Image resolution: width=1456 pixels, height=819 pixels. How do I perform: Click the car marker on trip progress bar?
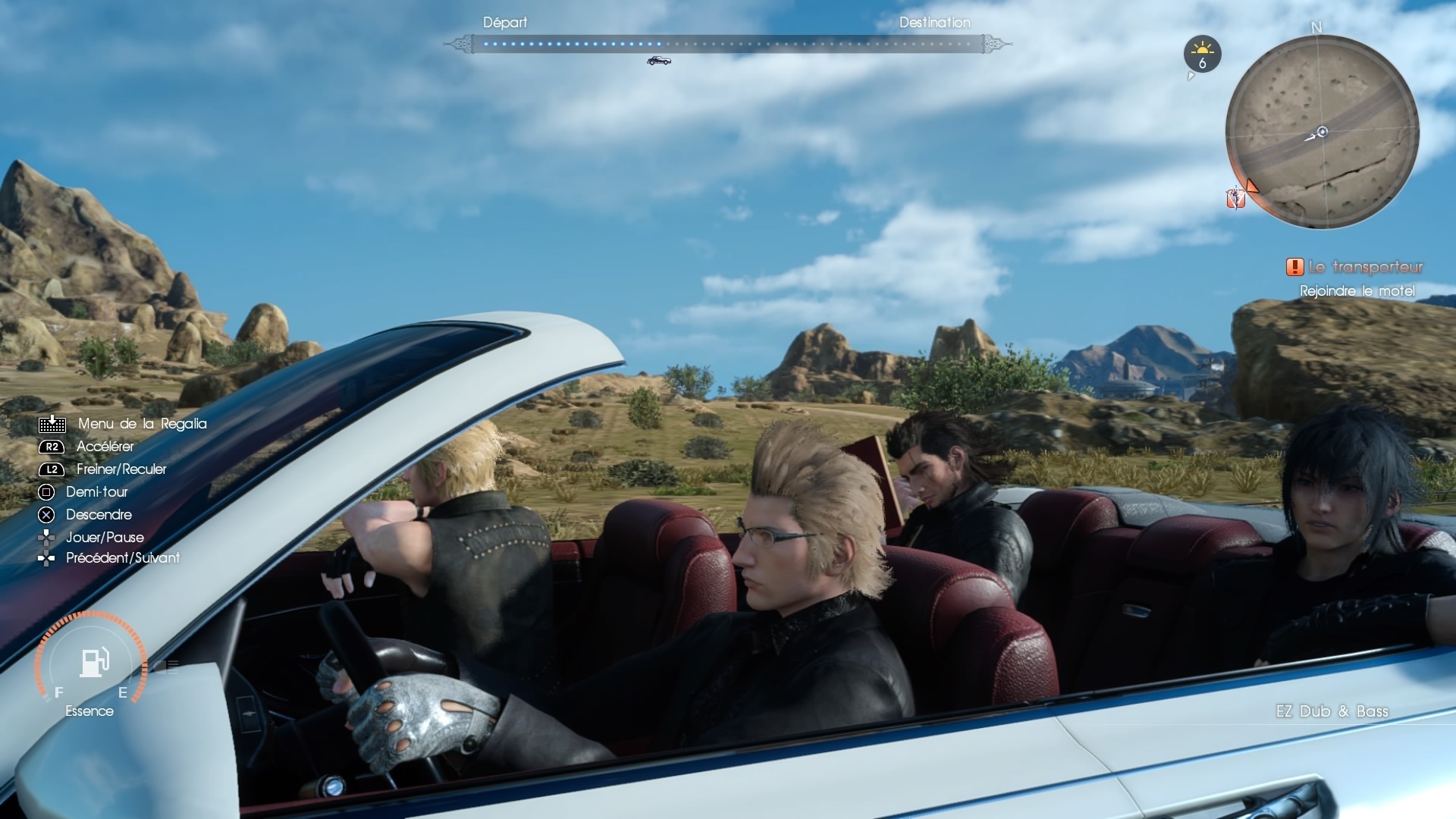tap(658, 61)
